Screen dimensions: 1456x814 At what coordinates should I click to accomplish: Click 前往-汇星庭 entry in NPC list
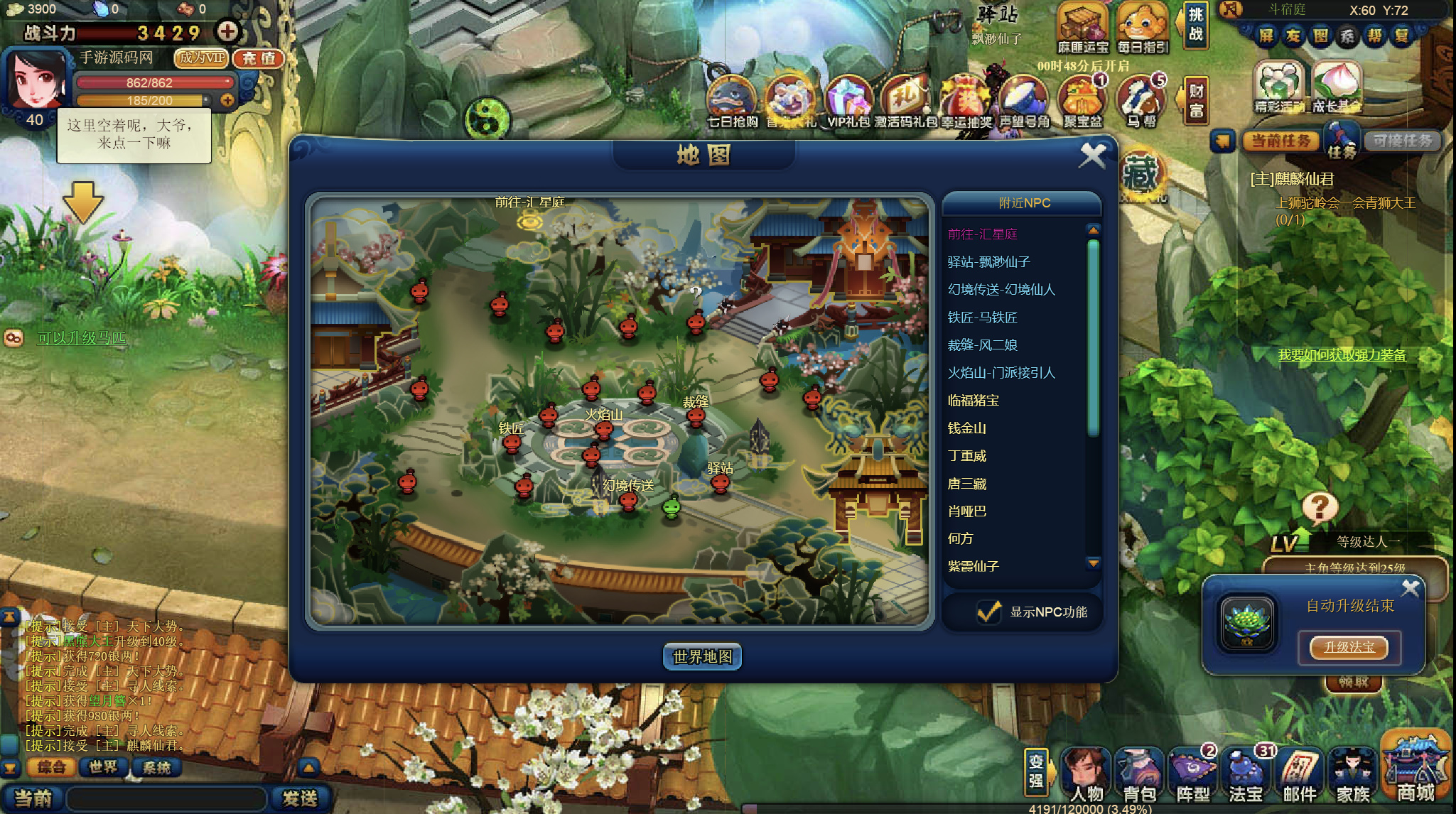click(982, 234)
